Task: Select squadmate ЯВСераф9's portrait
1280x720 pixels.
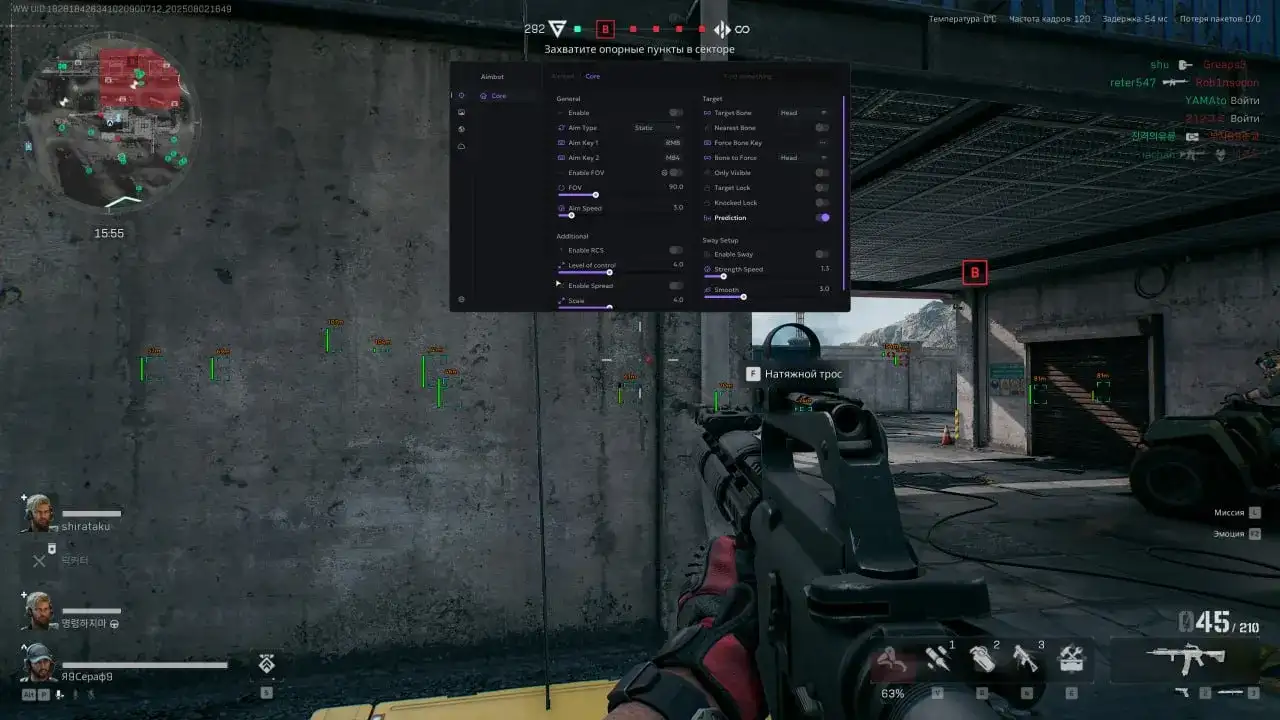Action: [39, 662]
